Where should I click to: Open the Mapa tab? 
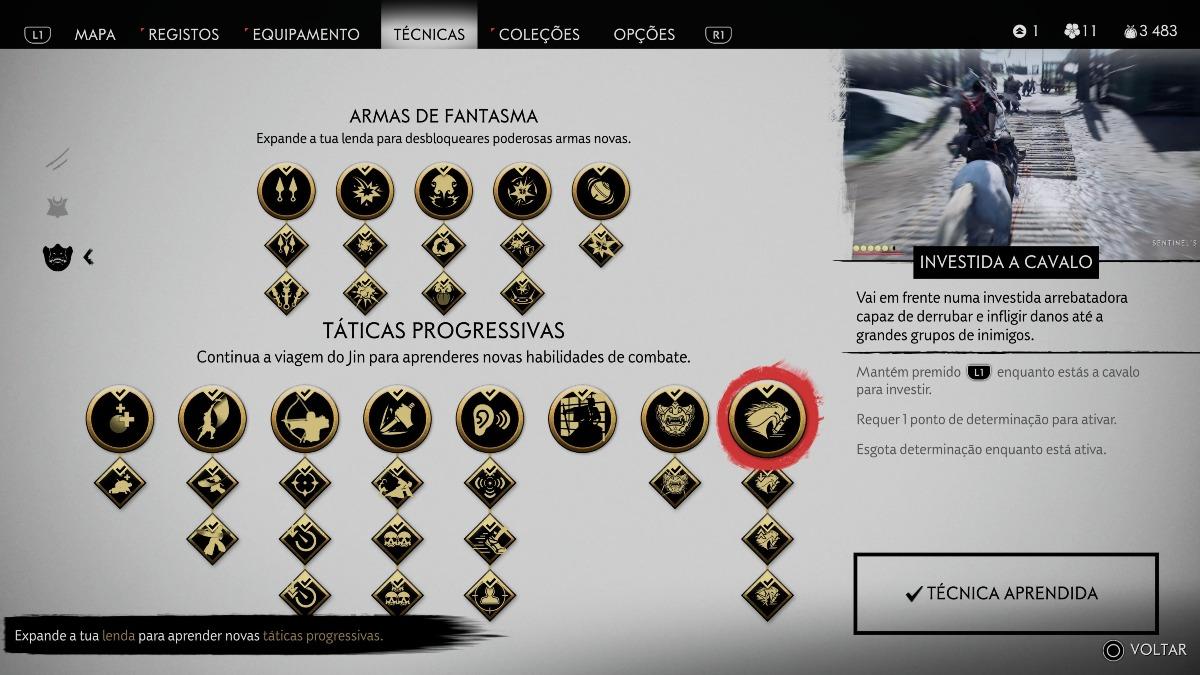point(95,34)
